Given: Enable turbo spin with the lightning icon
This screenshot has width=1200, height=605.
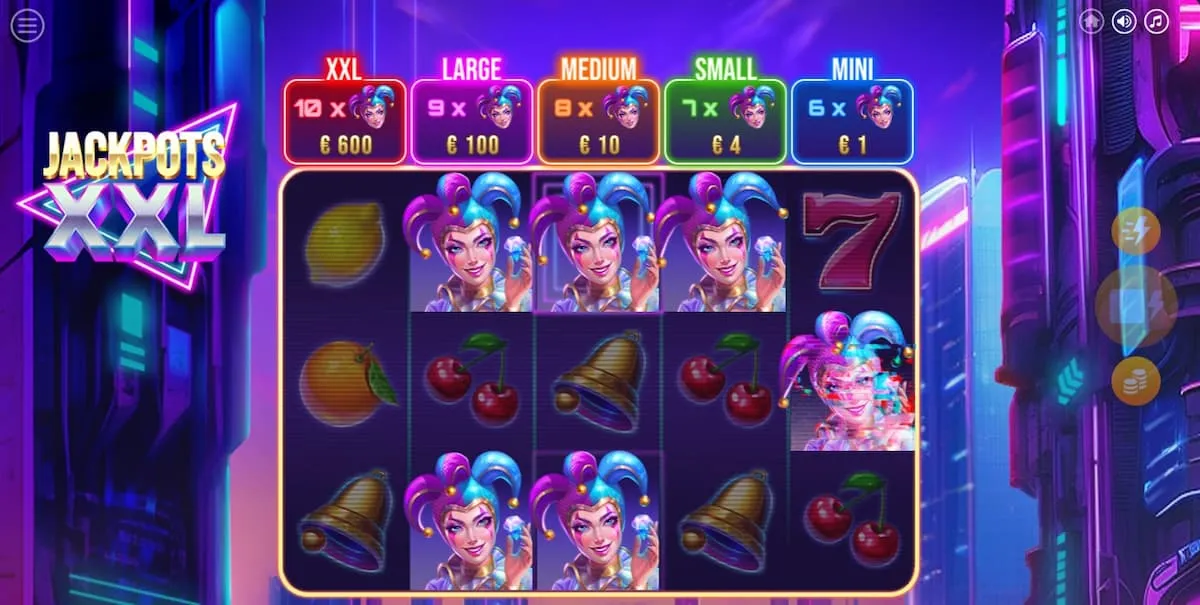Looking at the screenshot, I should pyautogui.click(x=1136, y=232).
